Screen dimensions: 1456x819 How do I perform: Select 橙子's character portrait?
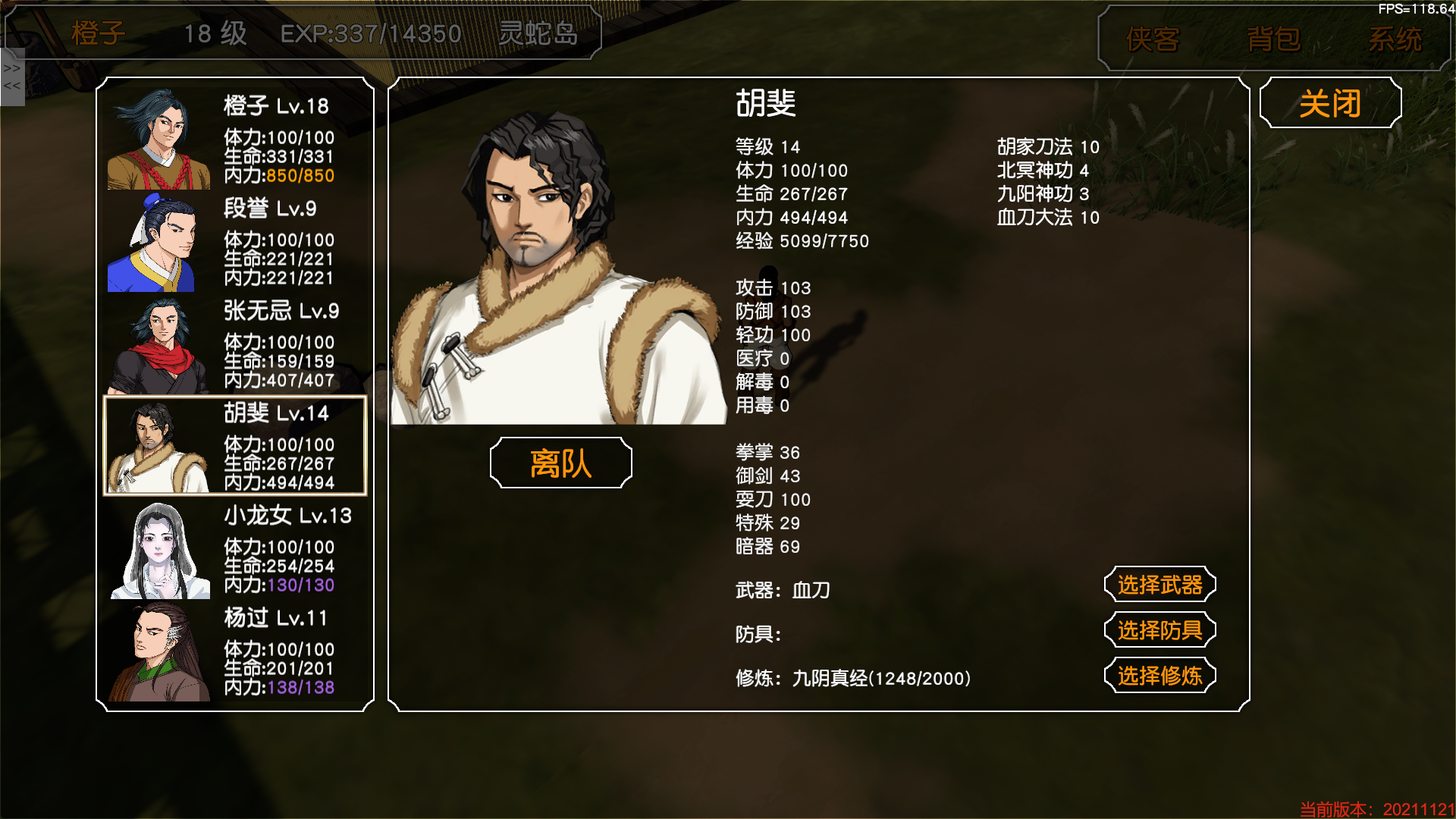pyautogui.click(x=160, y=140)
